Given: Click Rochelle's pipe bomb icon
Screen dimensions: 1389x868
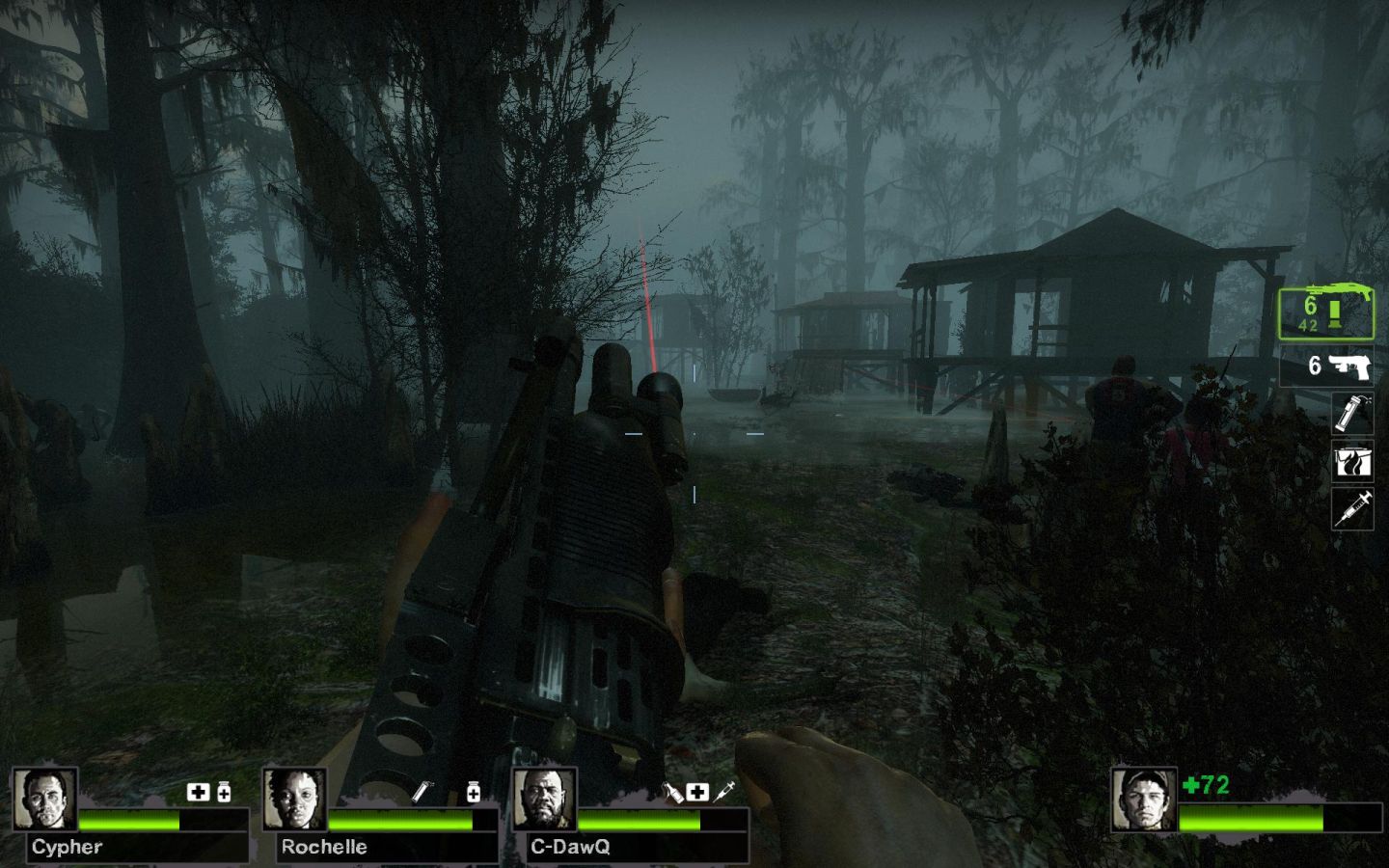Looking at the screenshot, I should (422, 793).
